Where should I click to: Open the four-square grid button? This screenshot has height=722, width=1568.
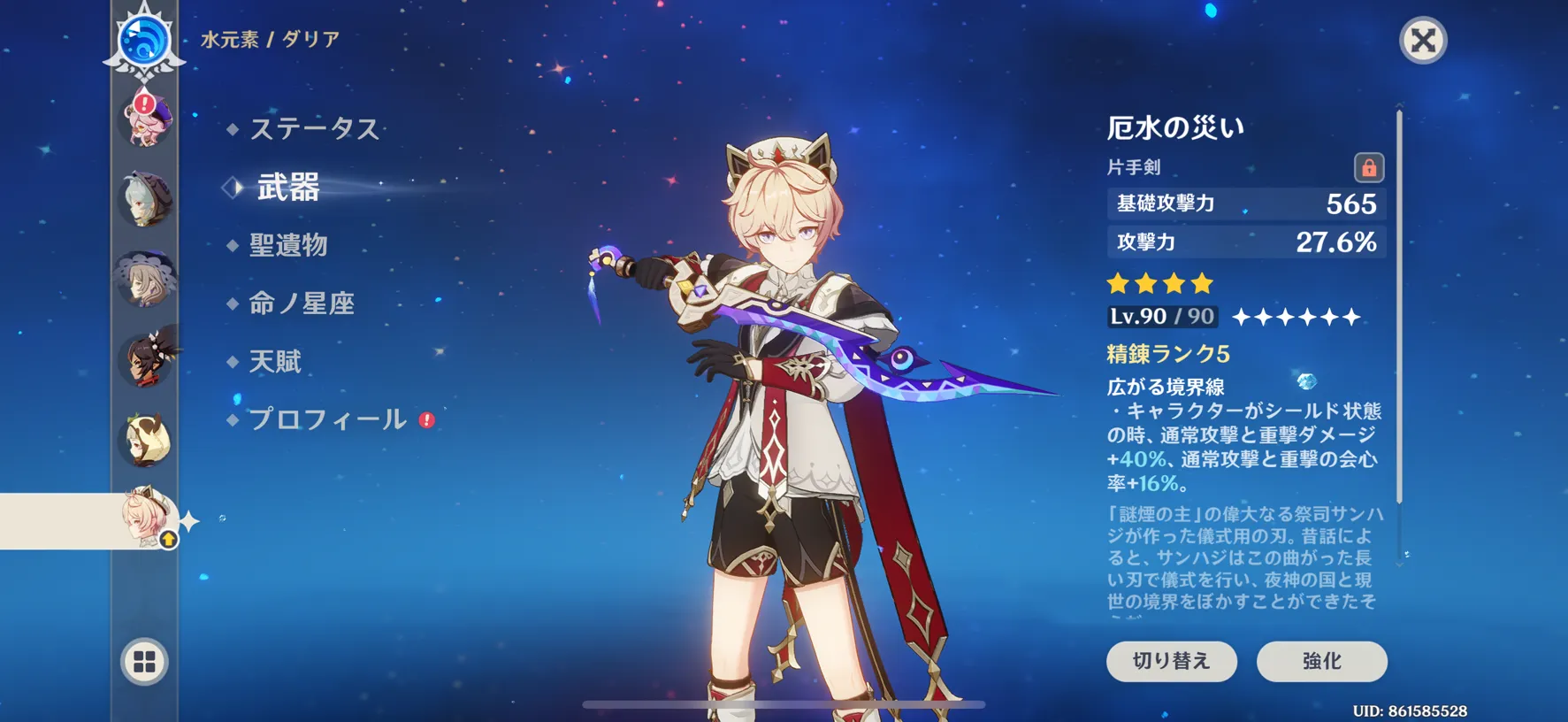pos(144,661)
